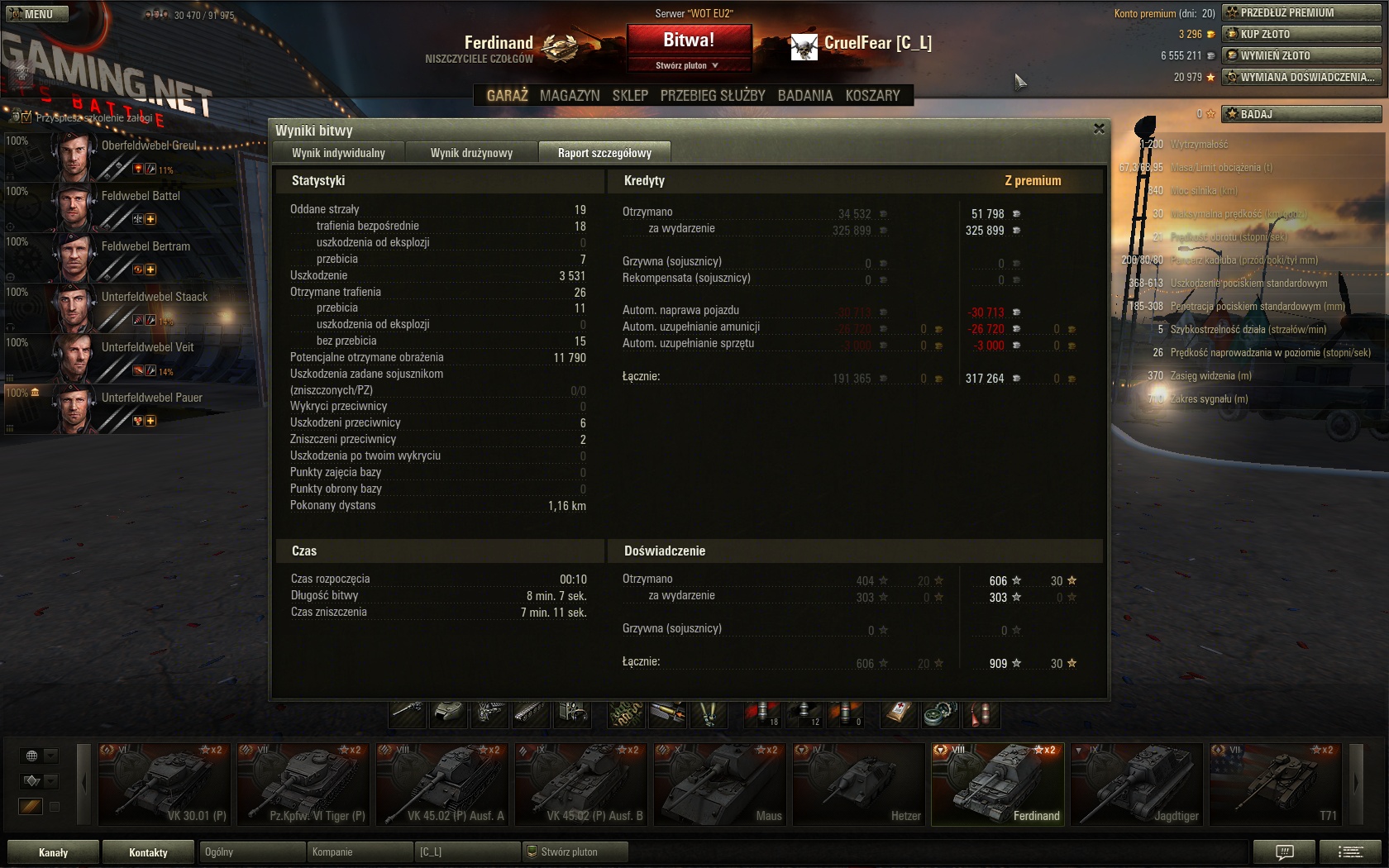This screenshot has height=868, width=1389.
Task: Click PRZEDŁUŻ PREMIUM button
Action: pos(1301,12)
